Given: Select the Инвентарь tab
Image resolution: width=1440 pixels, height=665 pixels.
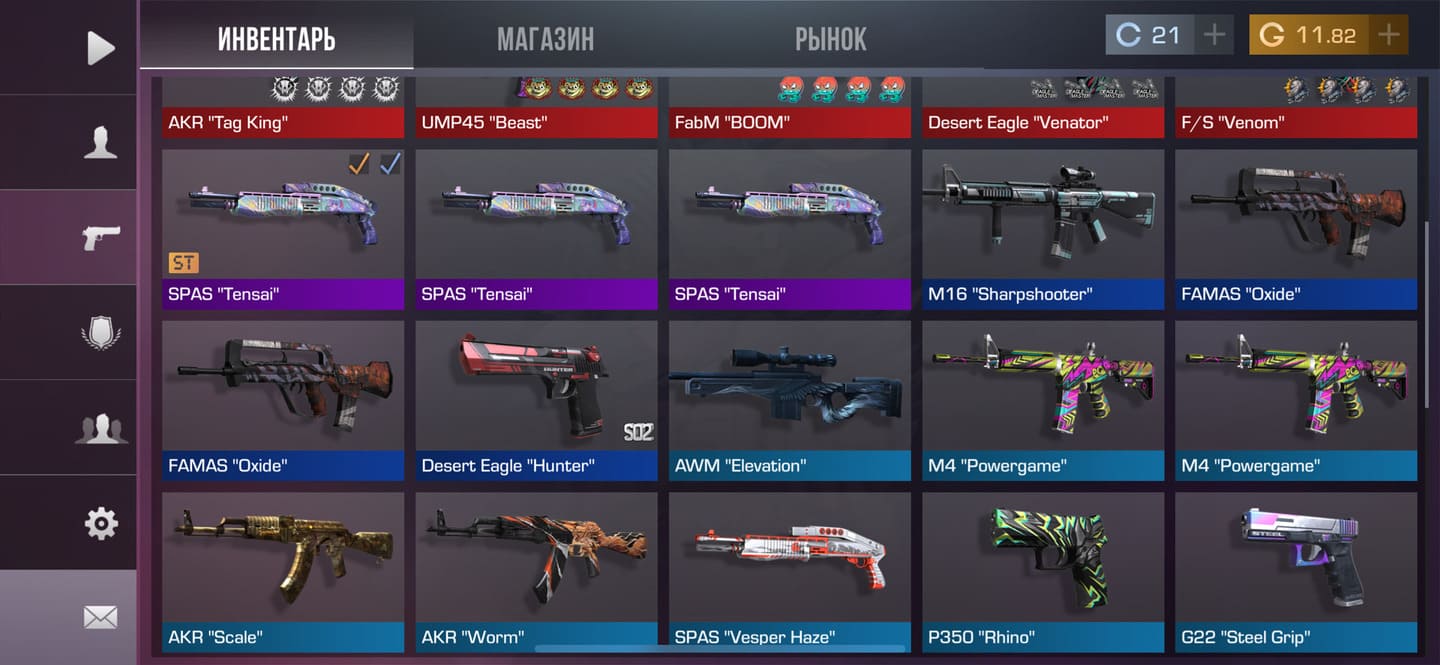Looking at the screenshot, I should click(276, 39).
